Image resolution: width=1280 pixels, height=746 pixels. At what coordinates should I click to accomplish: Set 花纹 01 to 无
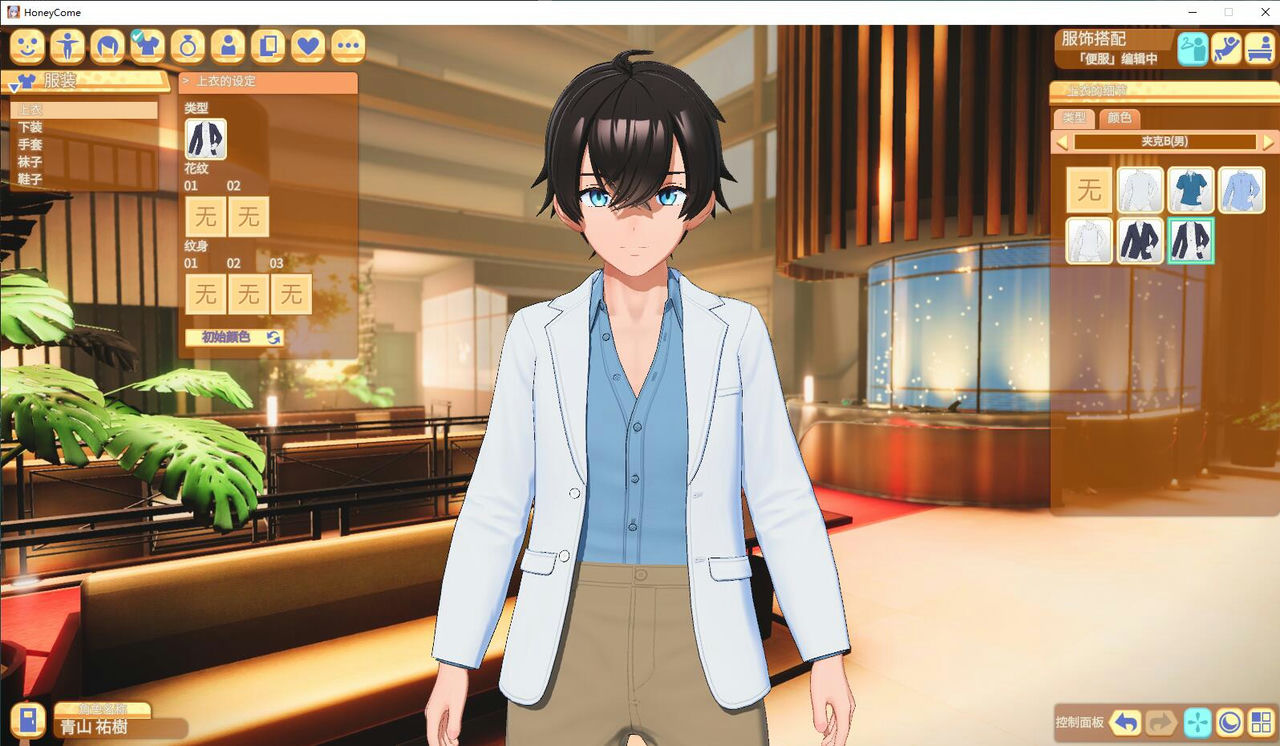tap(205, 217)
